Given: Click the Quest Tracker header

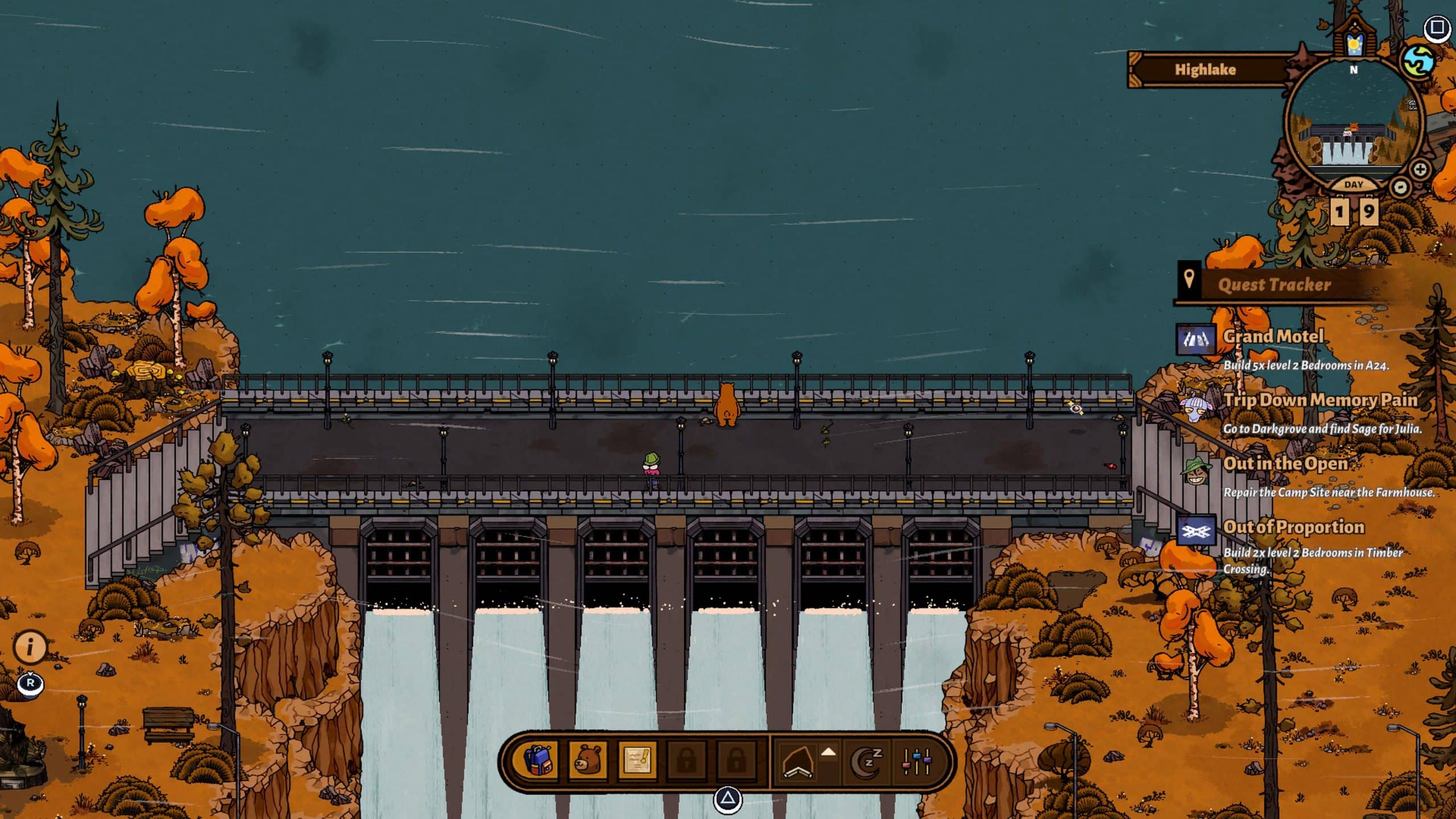Looking at the screenshot, I should (1274, 284).
